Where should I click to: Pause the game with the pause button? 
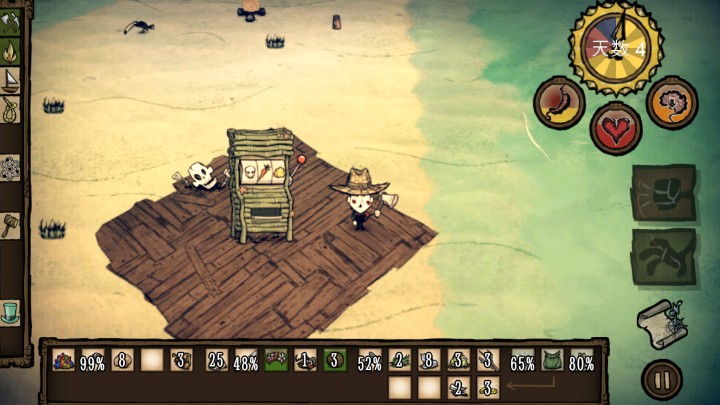(662, 379)
